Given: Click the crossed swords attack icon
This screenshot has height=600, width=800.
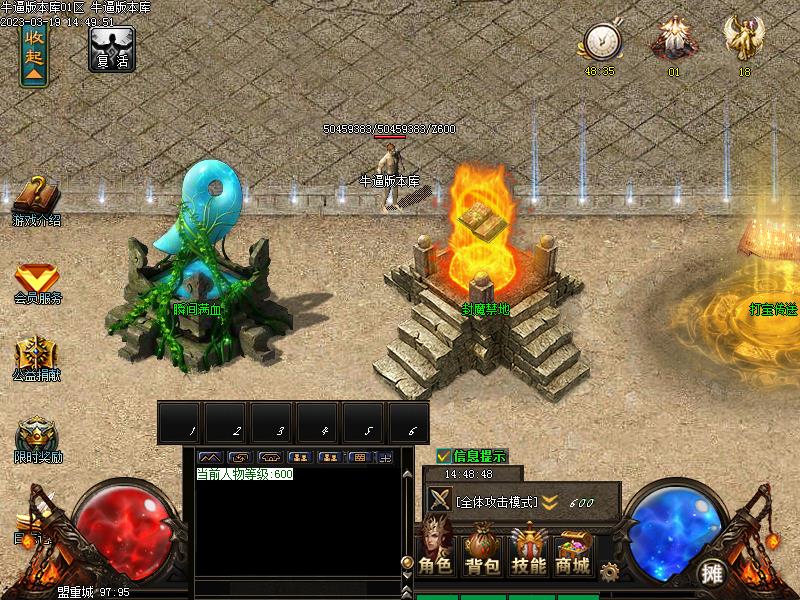Looking at the screenshot, I should [x=439, y=500].
